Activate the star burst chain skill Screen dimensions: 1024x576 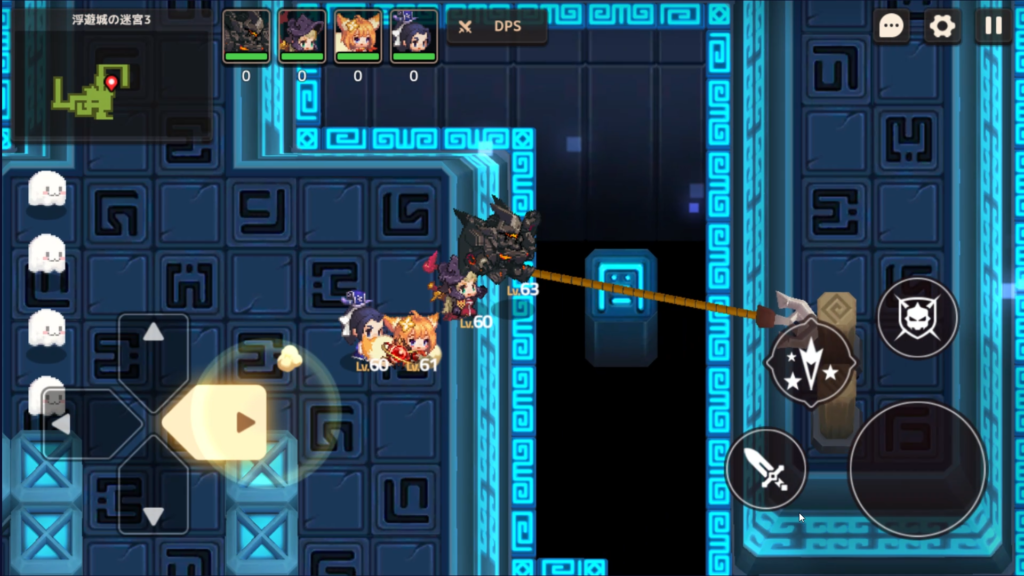pyautogui.click(x=810, y=363)
